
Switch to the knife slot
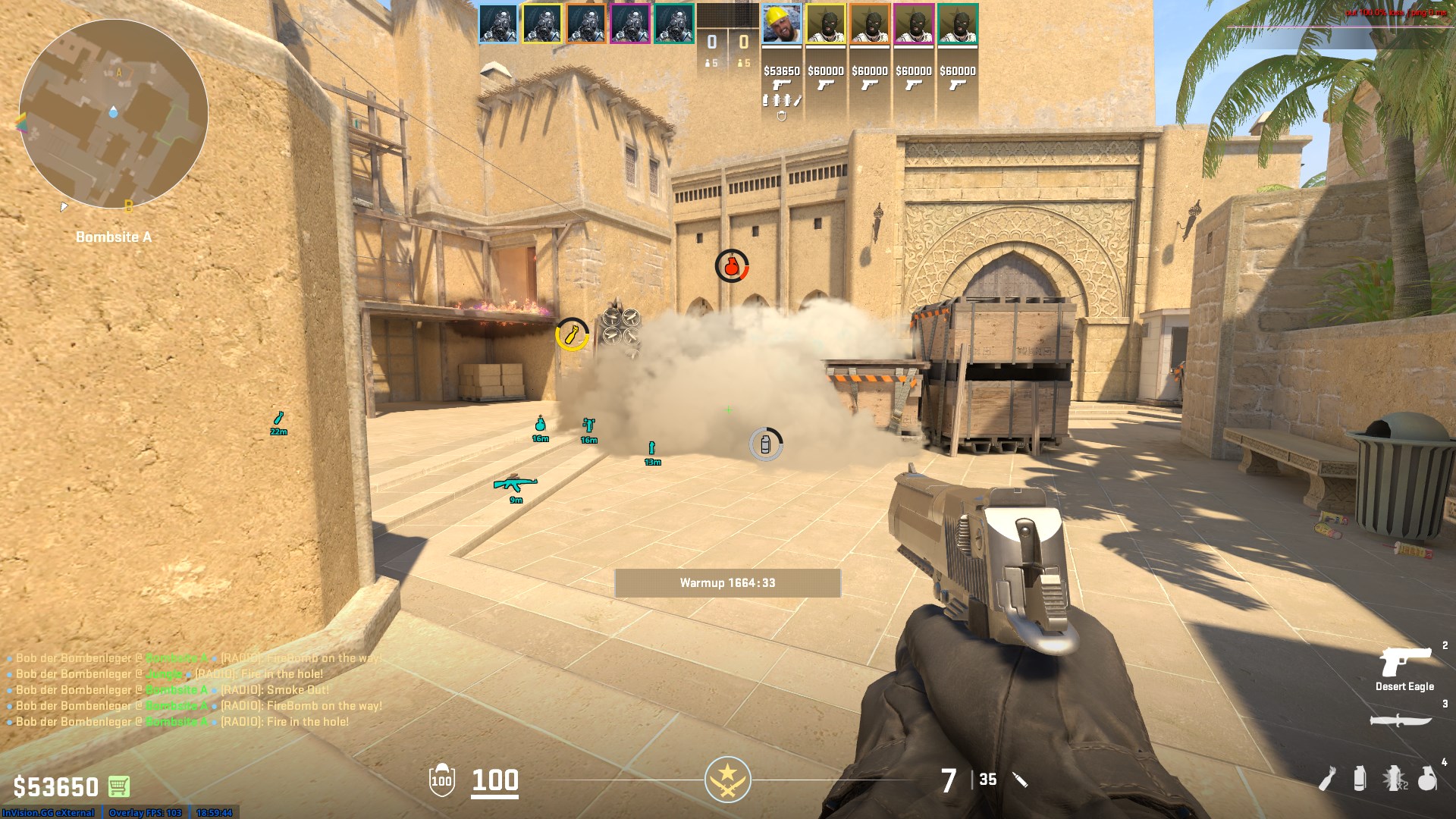(1401, 720)
